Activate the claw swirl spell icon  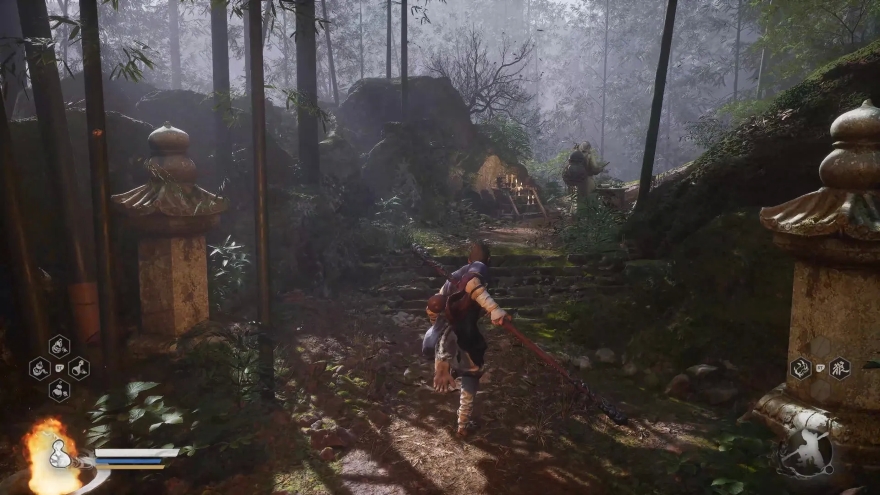(x=801, y=368)
